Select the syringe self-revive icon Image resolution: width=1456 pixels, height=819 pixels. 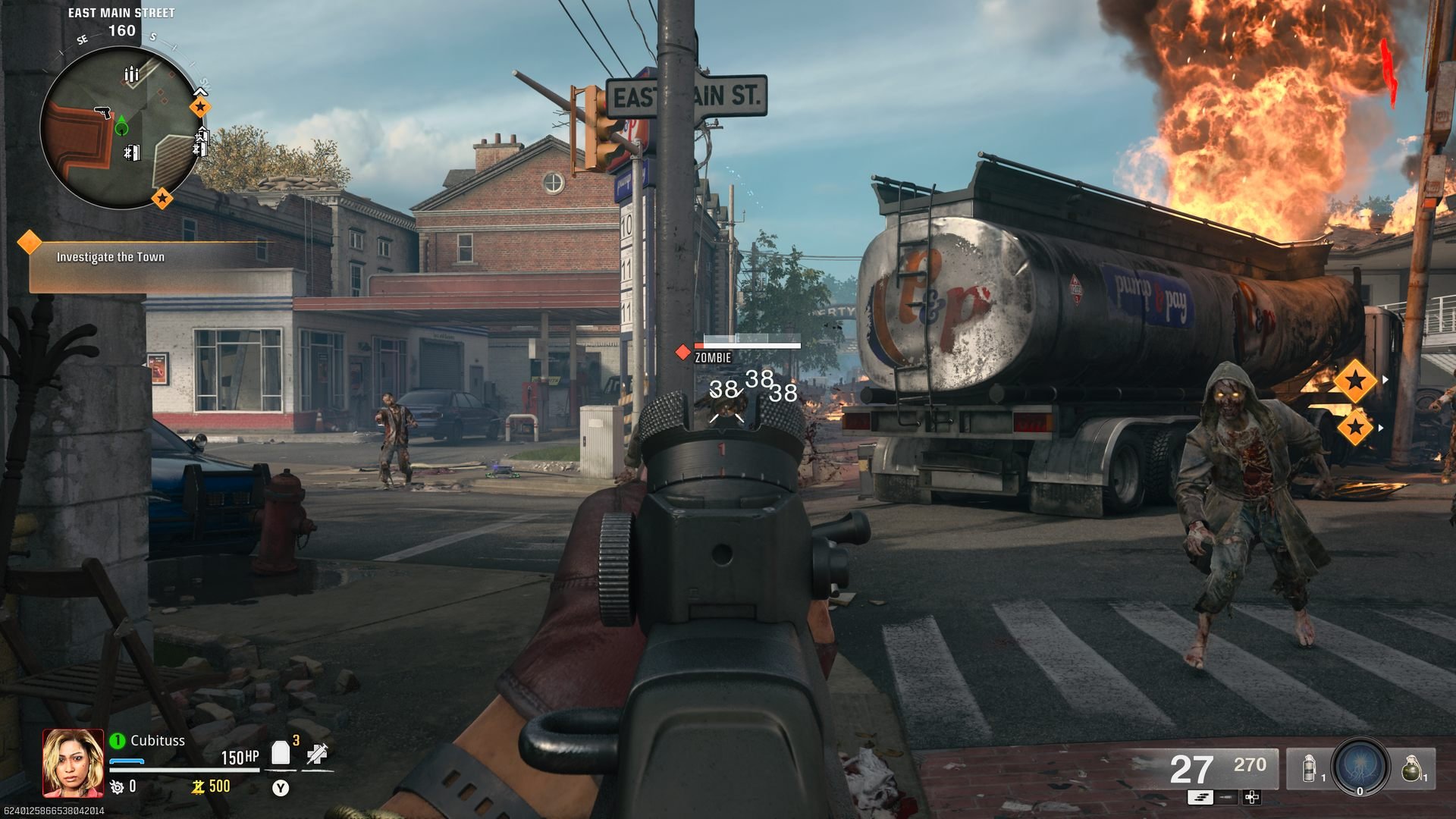click(x=317, y=753)
